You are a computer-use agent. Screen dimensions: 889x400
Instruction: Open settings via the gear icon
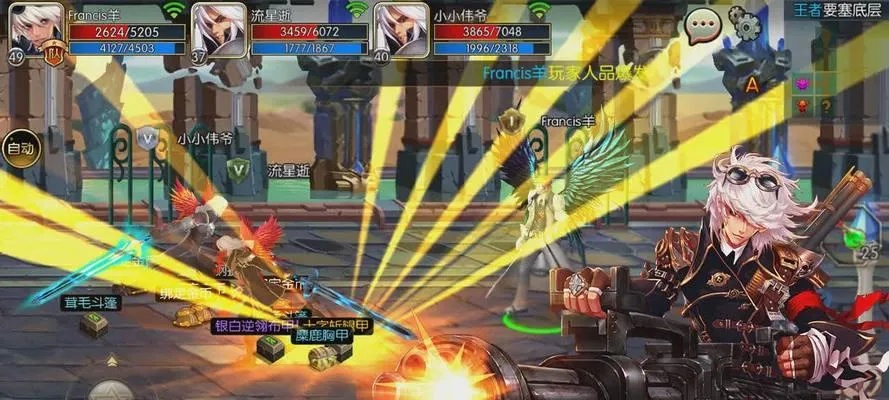(x=745, y=22)
